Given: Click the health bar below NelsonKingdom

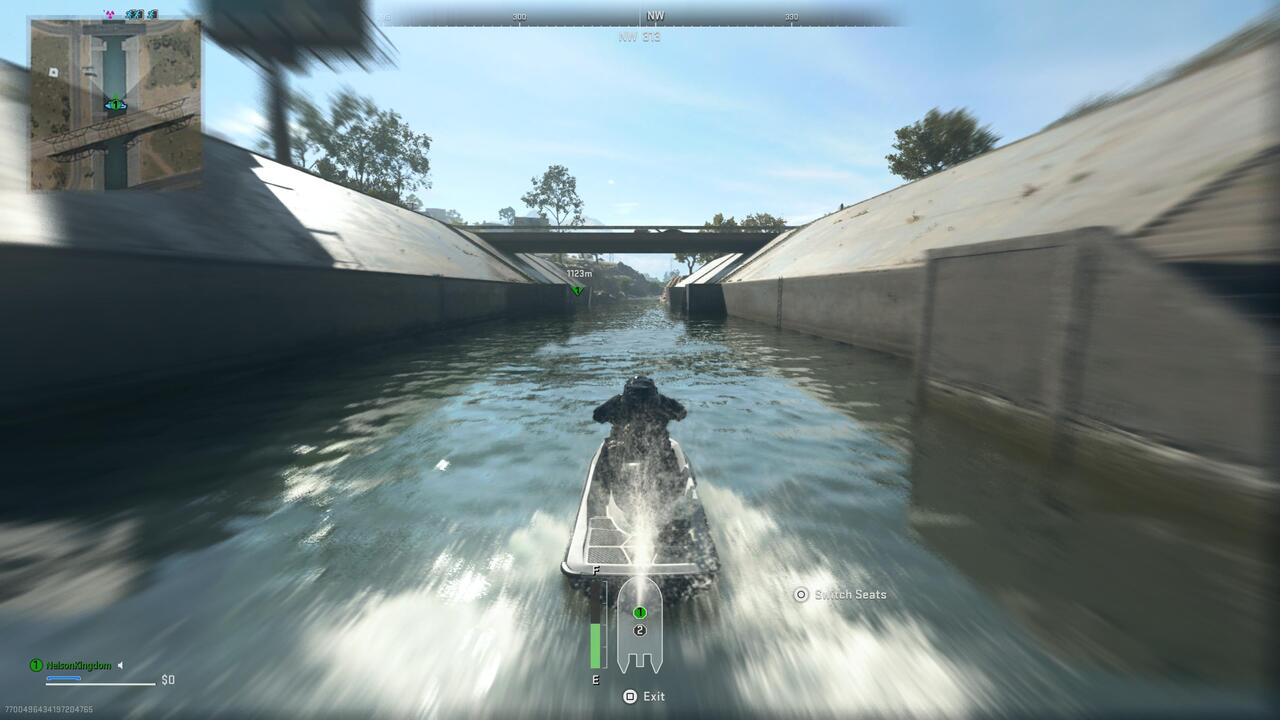Looking at the screenshot, I should click(63, 678).
